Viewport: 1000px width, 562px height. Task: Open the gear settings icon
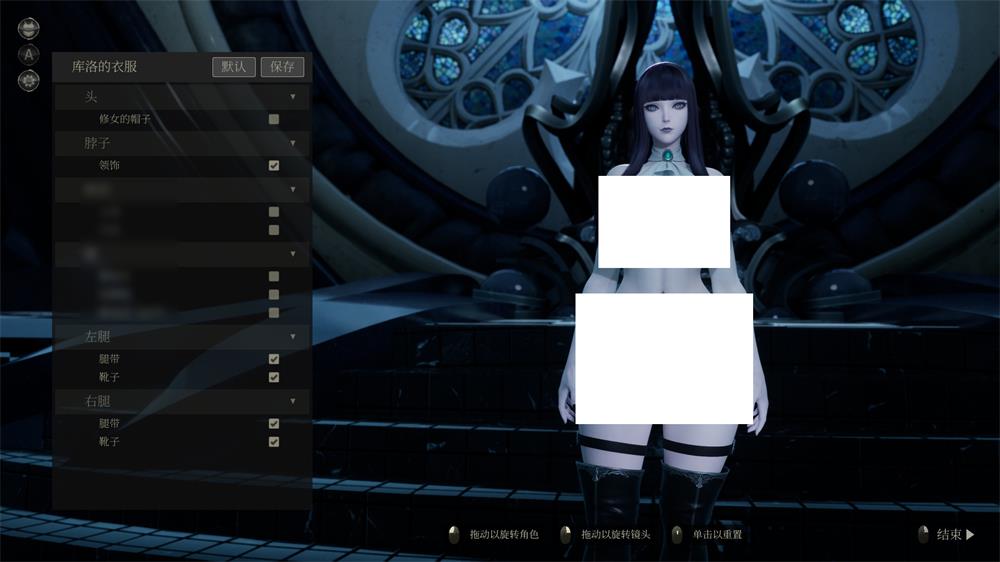coord(29,80)
